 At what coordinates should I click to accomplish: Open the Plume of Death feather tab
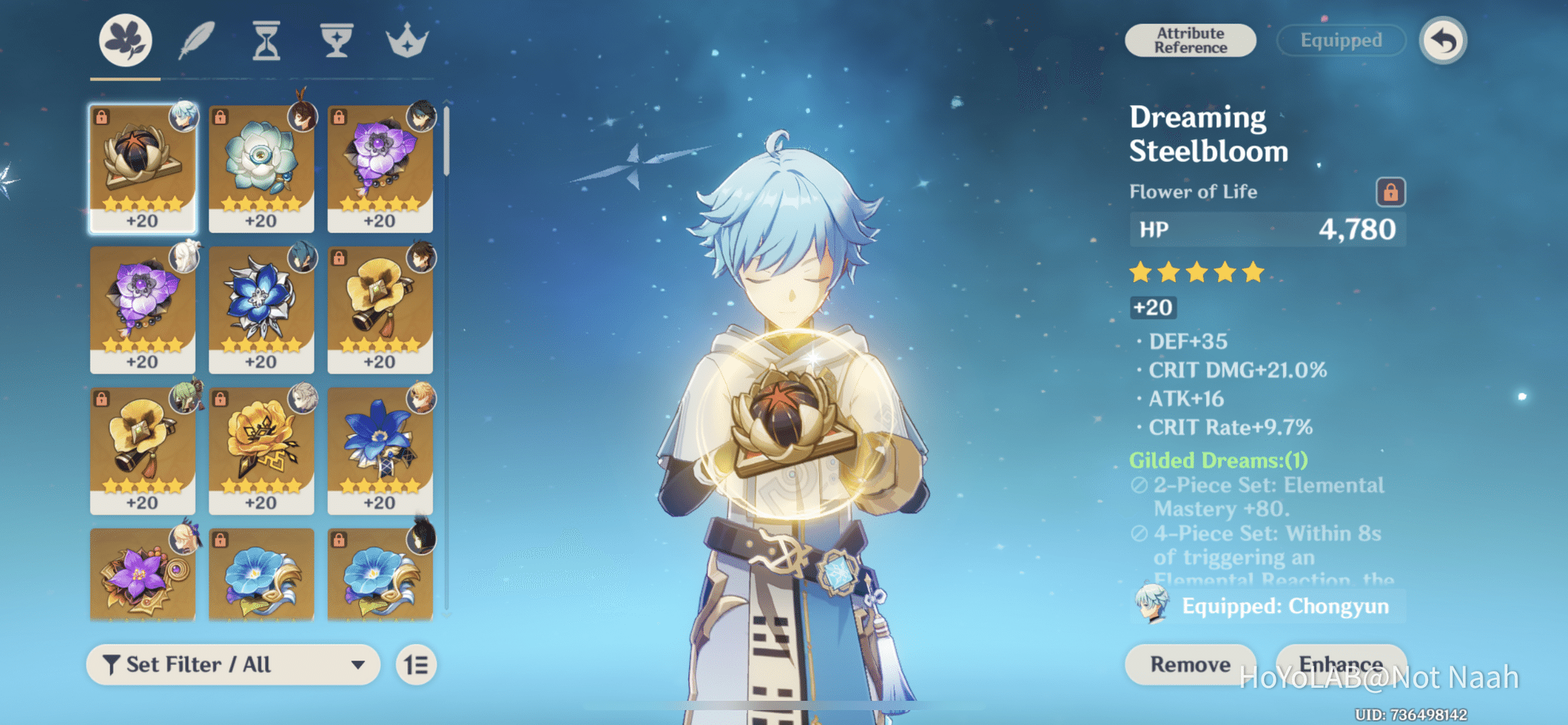click(196, 41)
